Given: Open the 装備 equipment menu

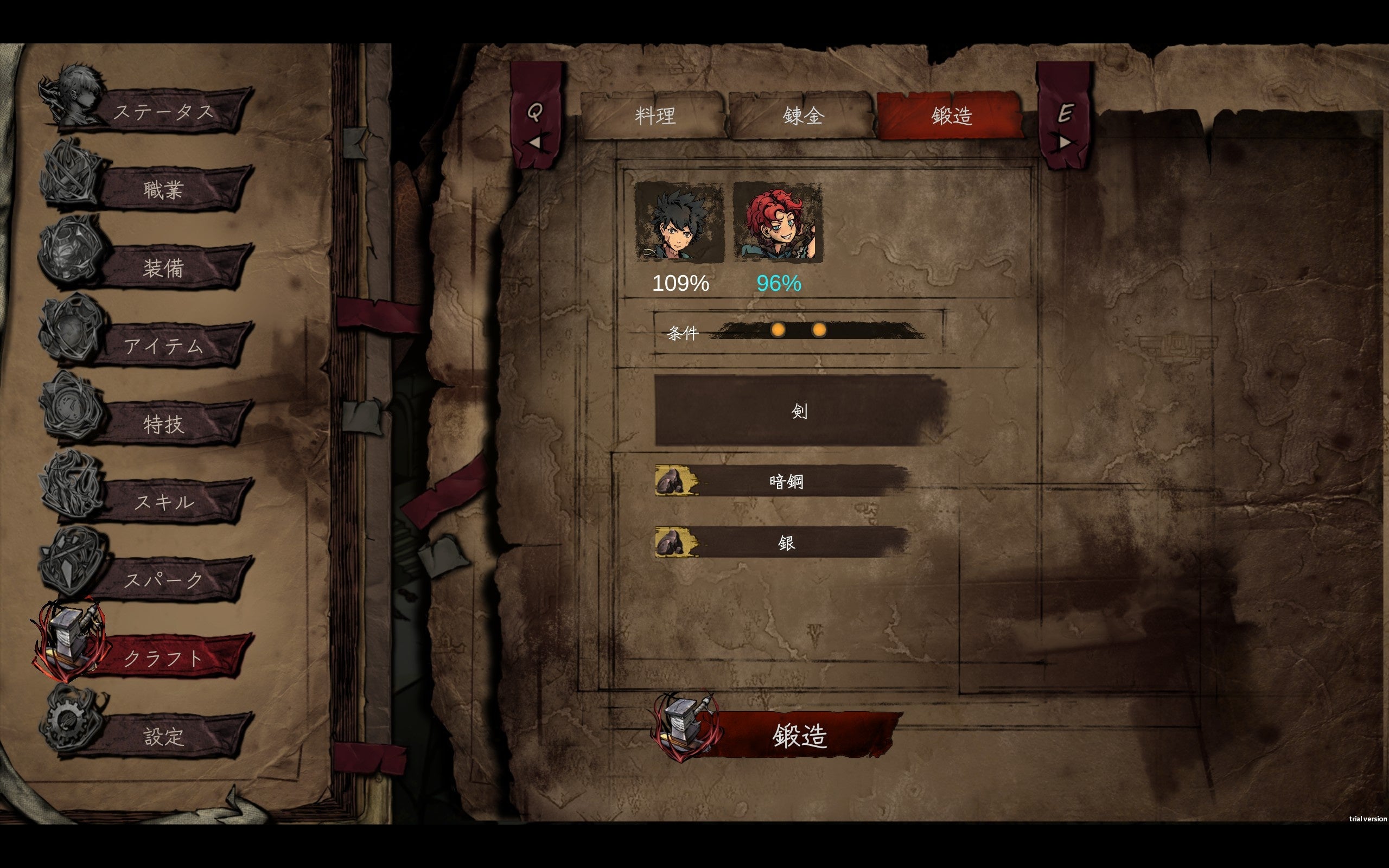Looking at the screenshot, I should coord(163,267).
